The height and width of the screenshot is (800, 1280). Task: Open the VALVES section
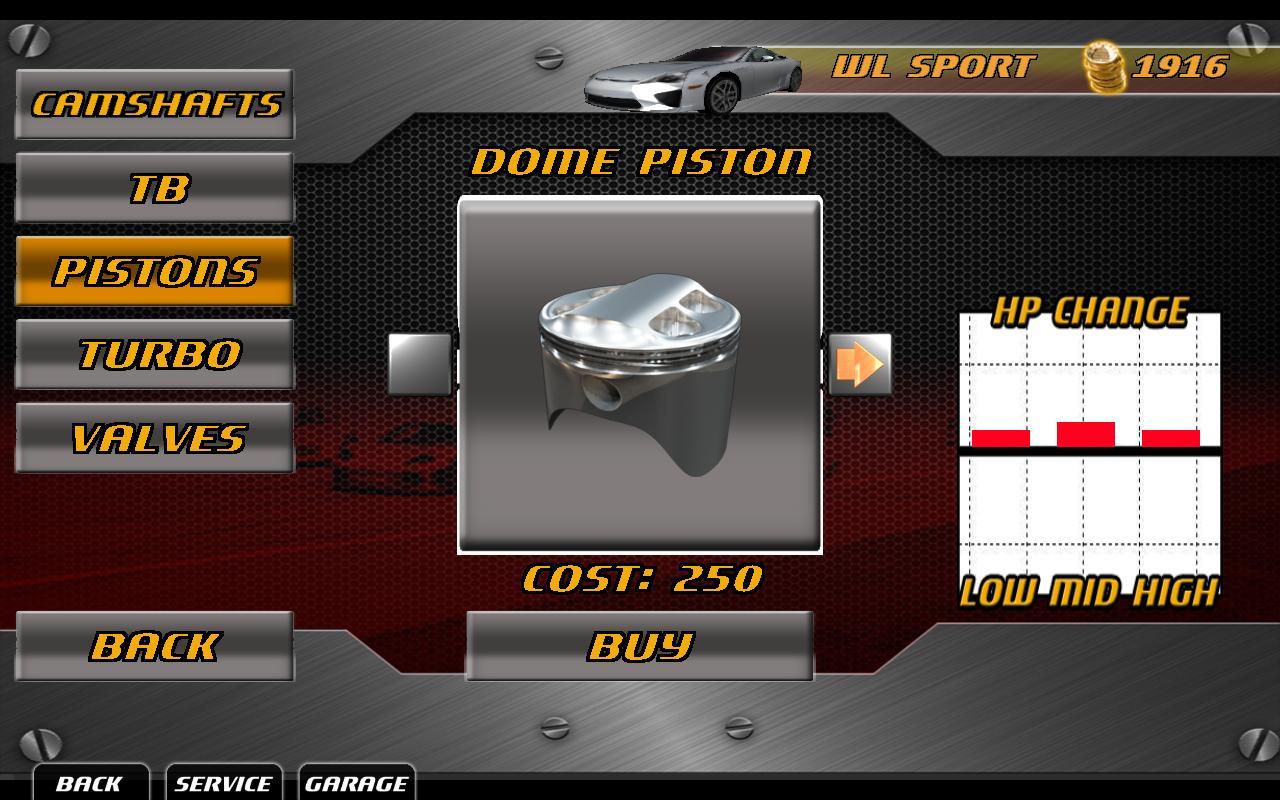[x=154, y=437]
